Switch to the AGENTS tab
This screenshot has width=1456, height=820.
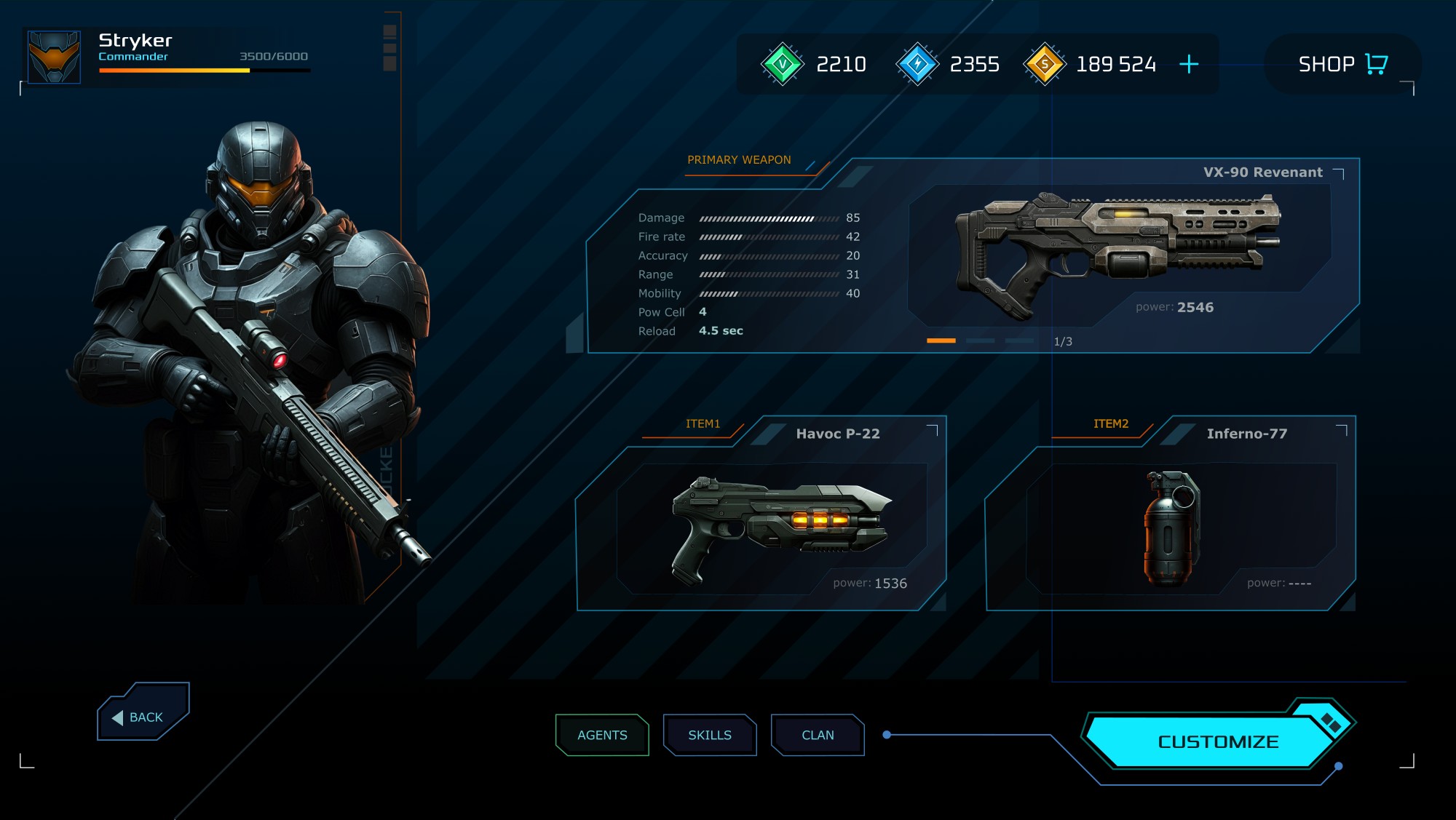point(602,735)
